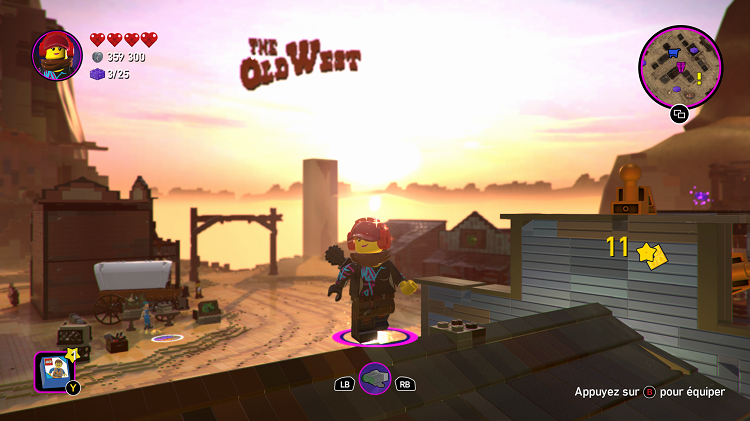
Task: Select the blue shop cart minimap marker
Action: pyautogui.click(x=672, y=52)
